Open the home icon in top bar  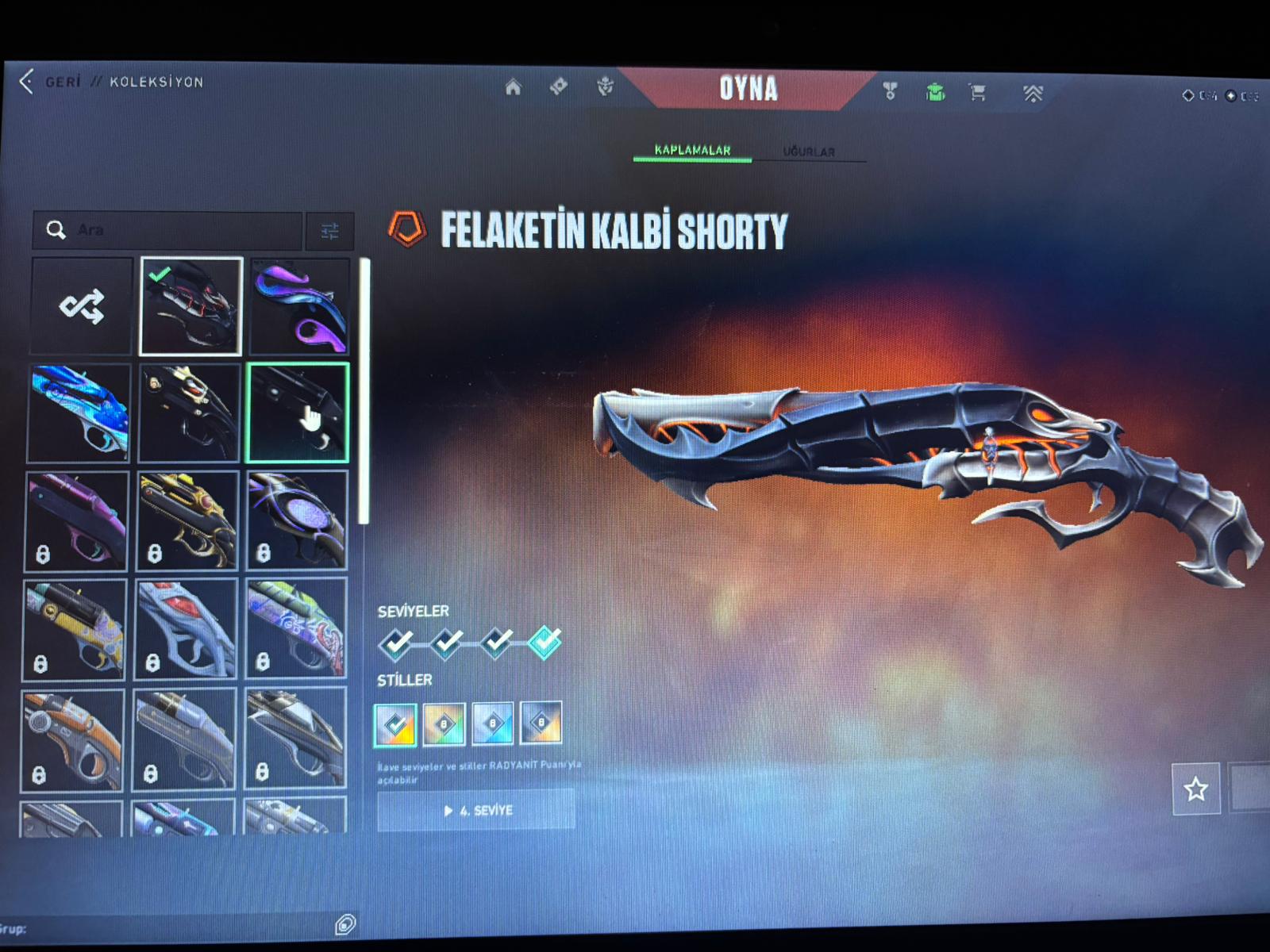tap(514, 87)
